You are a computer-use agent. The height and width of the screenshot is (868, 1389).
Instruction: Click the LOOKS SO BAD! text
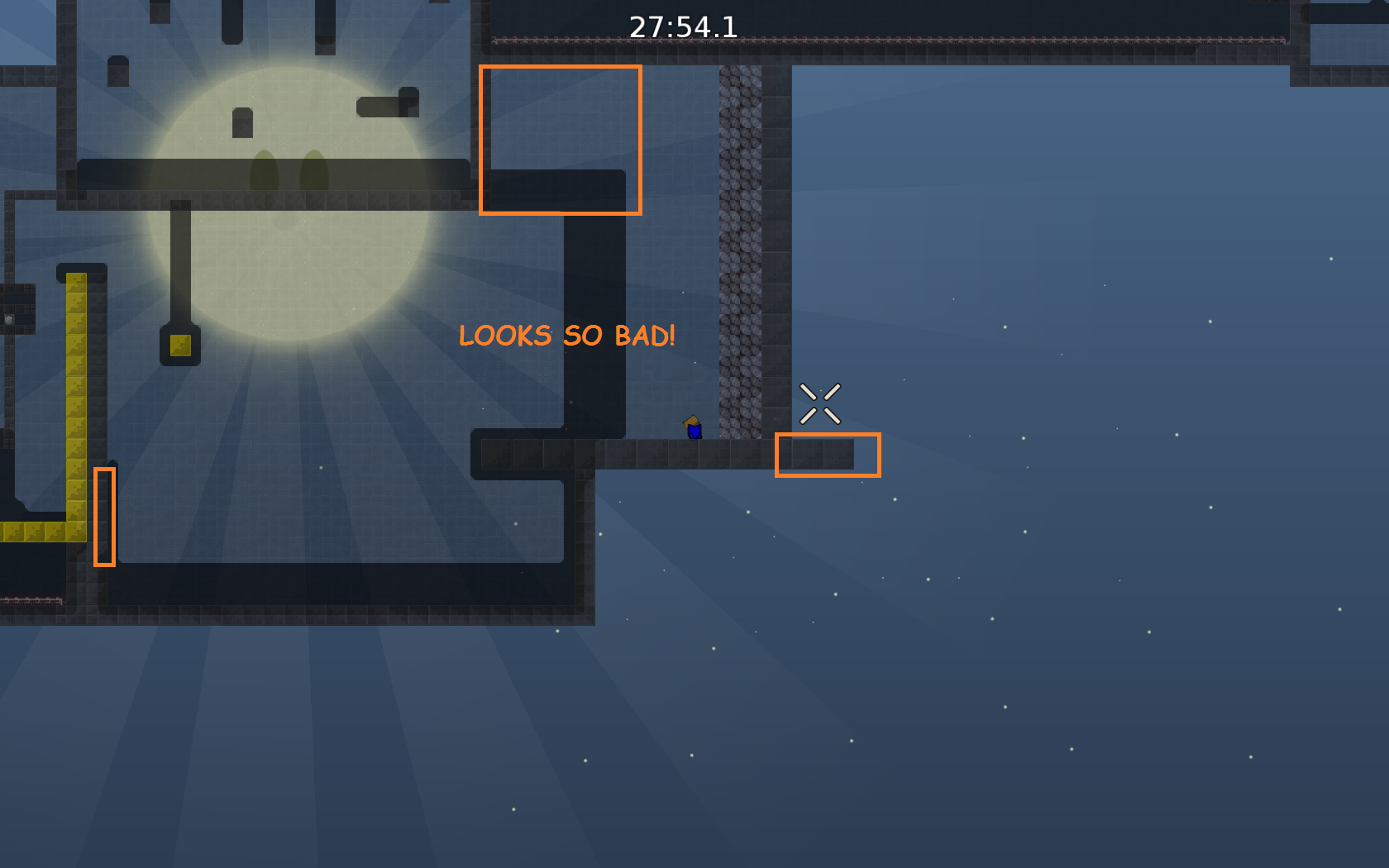567,336
